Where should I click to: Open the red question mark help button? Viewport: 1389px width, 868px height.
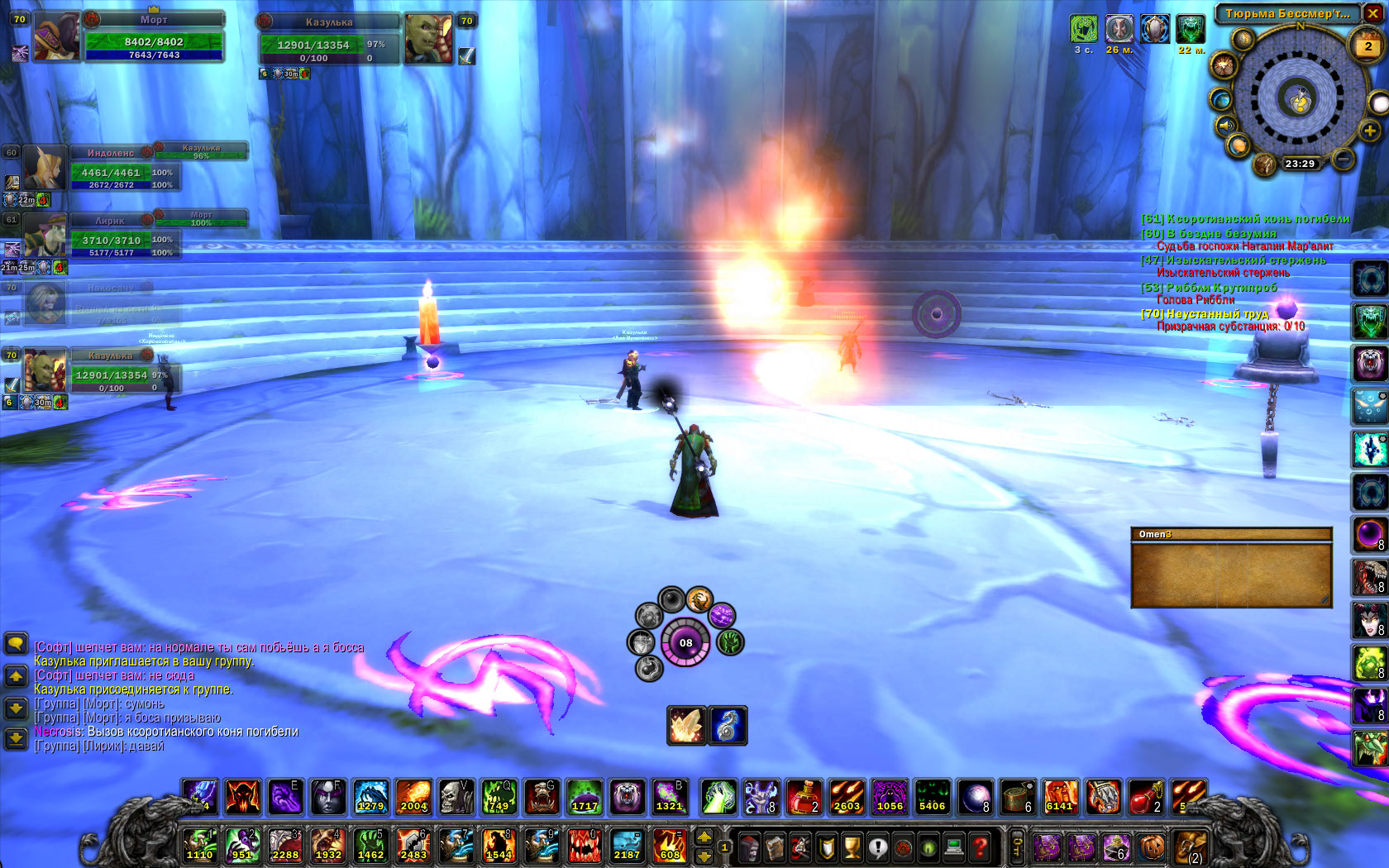tap(980, 847)
